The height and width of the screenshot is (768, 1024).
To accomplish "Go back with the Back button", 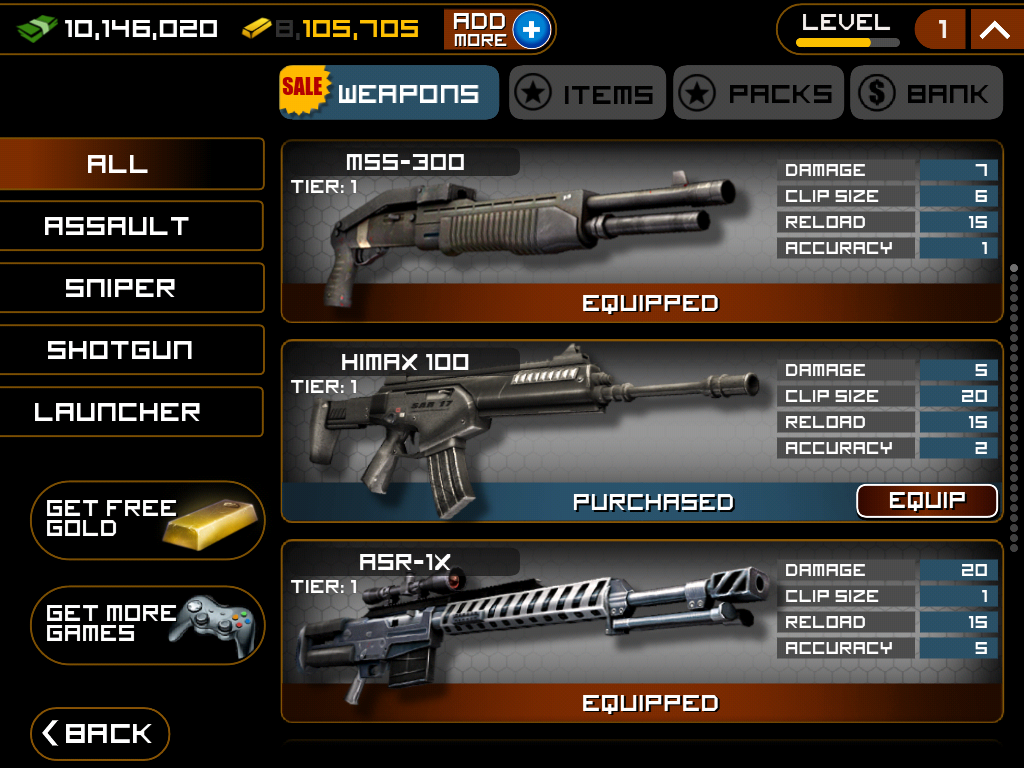I will tap(100, 734).
